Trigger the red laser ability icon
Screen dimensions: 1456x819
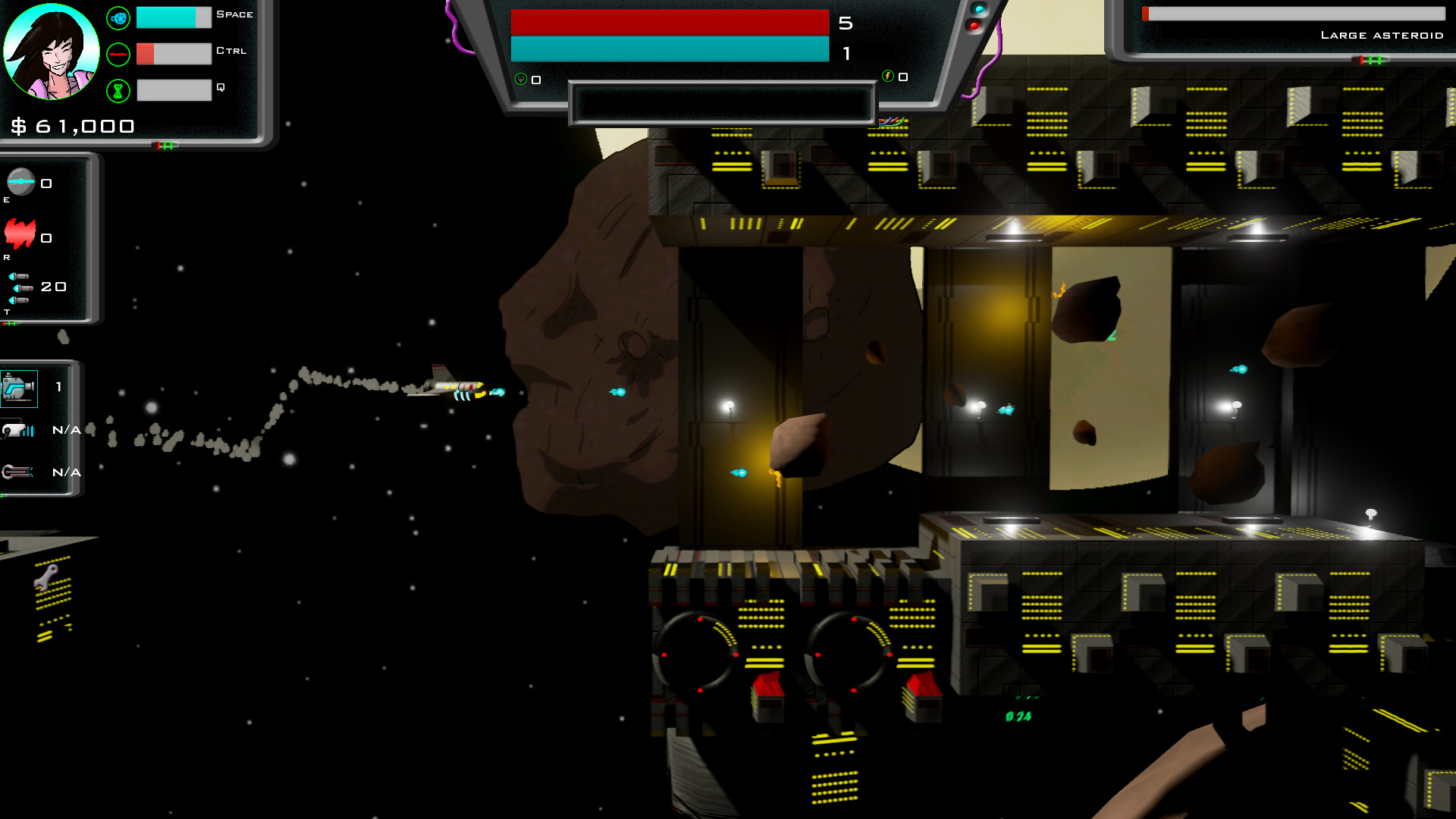(118, 55)
